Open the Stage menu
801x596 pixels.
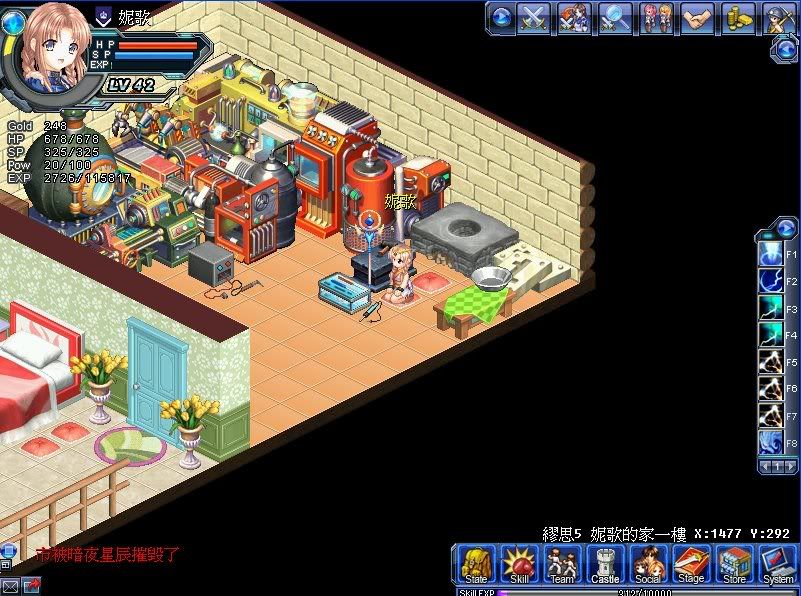click(691, 564)
